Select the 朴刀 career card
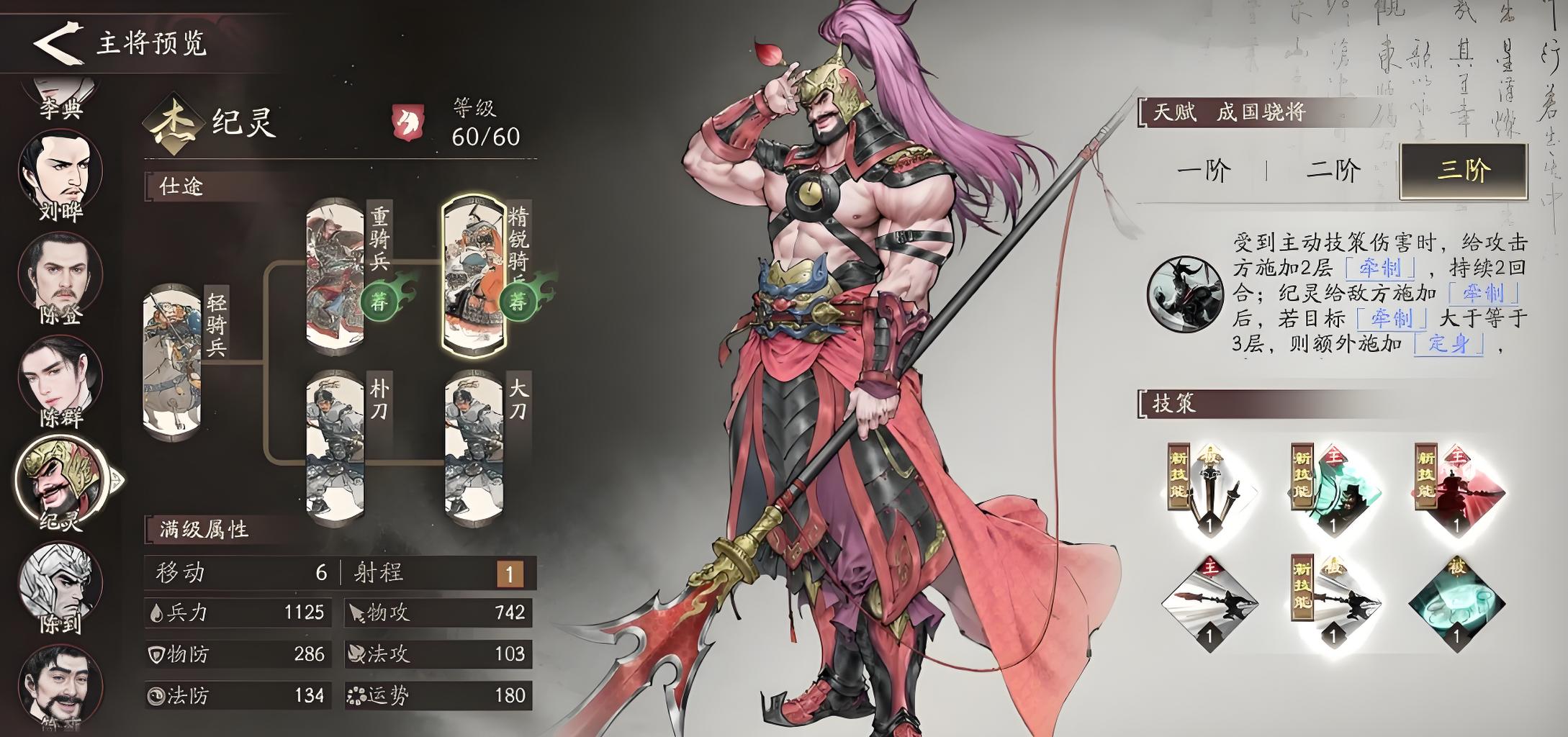The image size is (1568, 737). click(335, 445)
